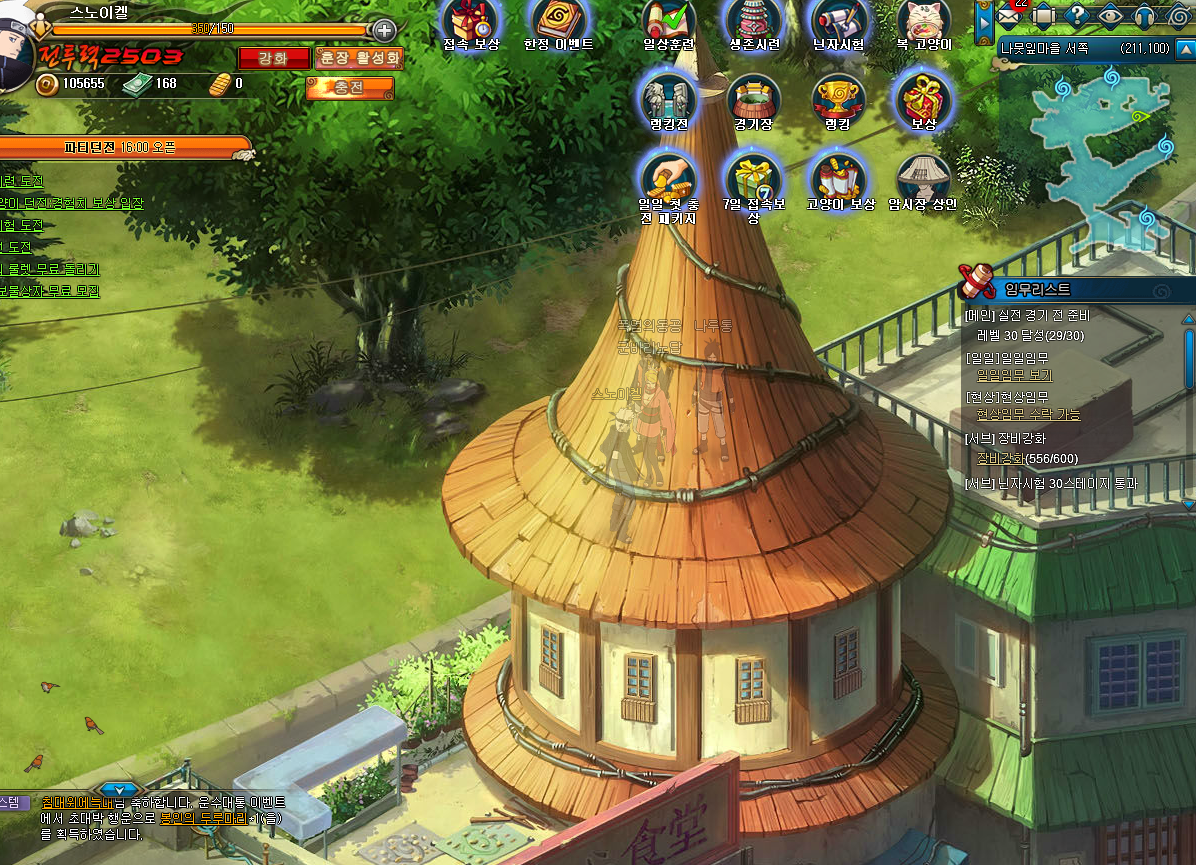Click the 일일임무 보기 daily mission link
Image resolution: width=1196 pixels, height=865 pixels.
click(1014, 375)
